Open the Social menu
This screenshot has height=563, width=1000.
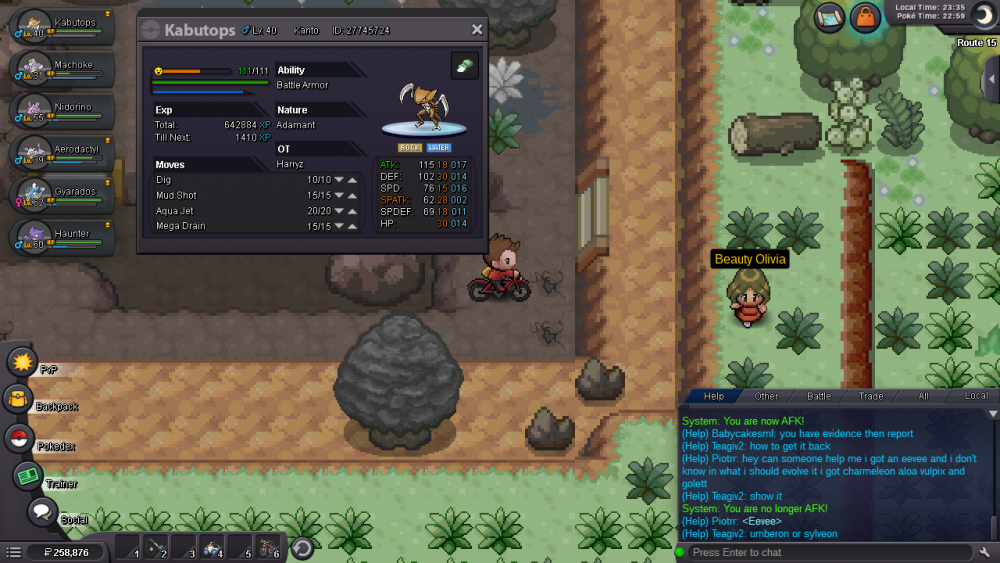[41, 513]
